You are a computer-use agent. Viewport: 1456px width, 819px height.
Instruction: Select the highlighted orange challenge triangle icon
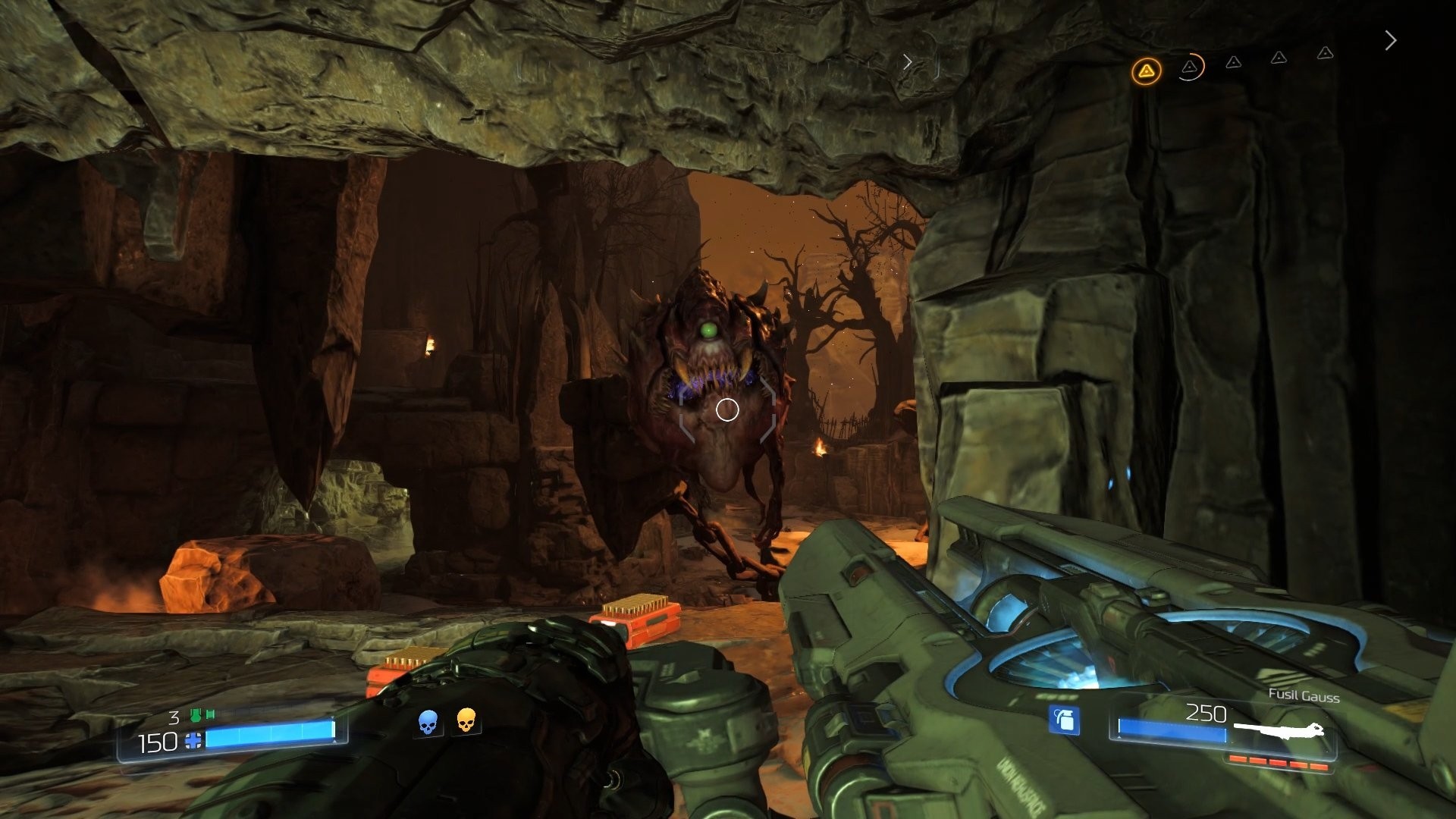point(1147,71)
